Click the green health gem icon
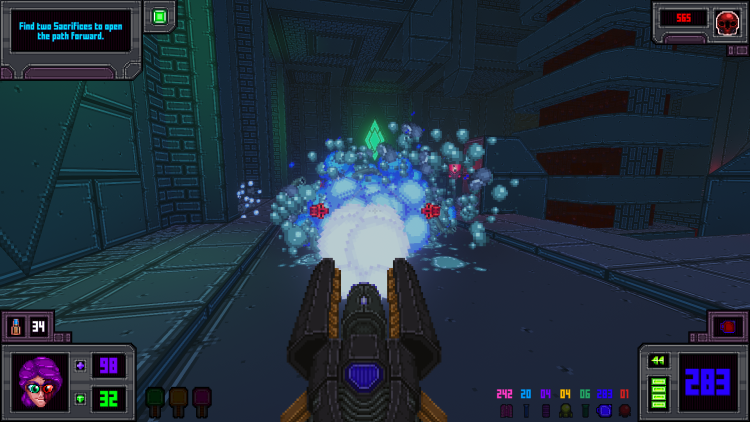750x422 pixels. coord(81,398)
